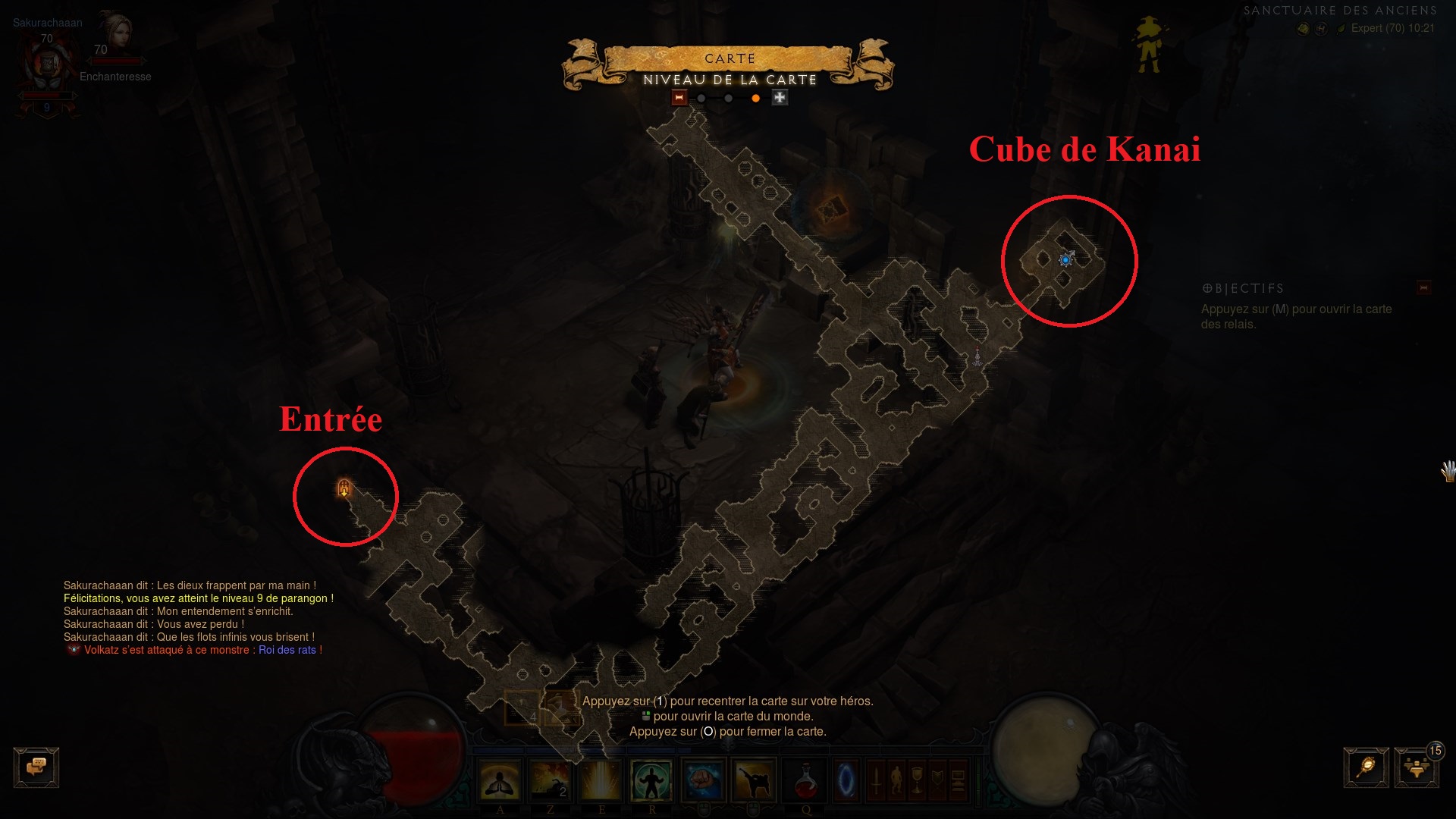This screenshot has width=1456, height=819.
Task: Click the golden mirror icon bottom right
Action: [1367, 766]
